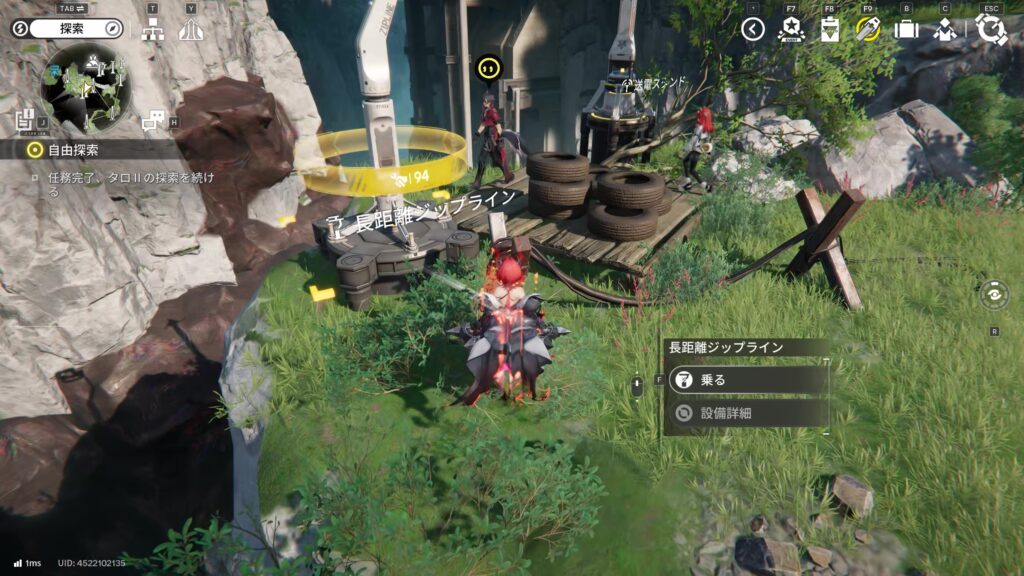Open the chat speech bubbles icon
Image resolution: width=1024 pixels, height=576 pixels.
point(154,121)
